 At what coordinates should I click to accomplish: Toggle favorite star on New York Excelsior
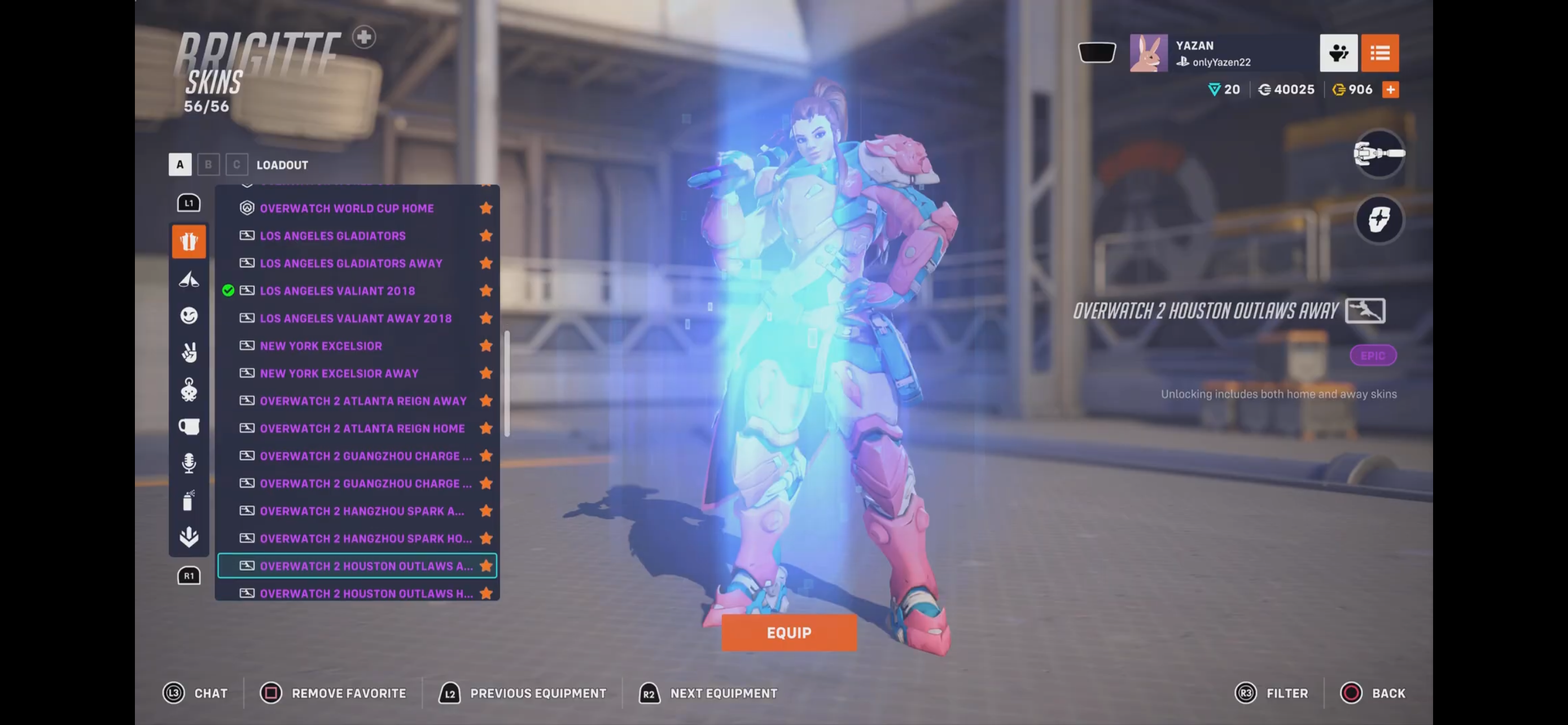[x=486, y=346]
